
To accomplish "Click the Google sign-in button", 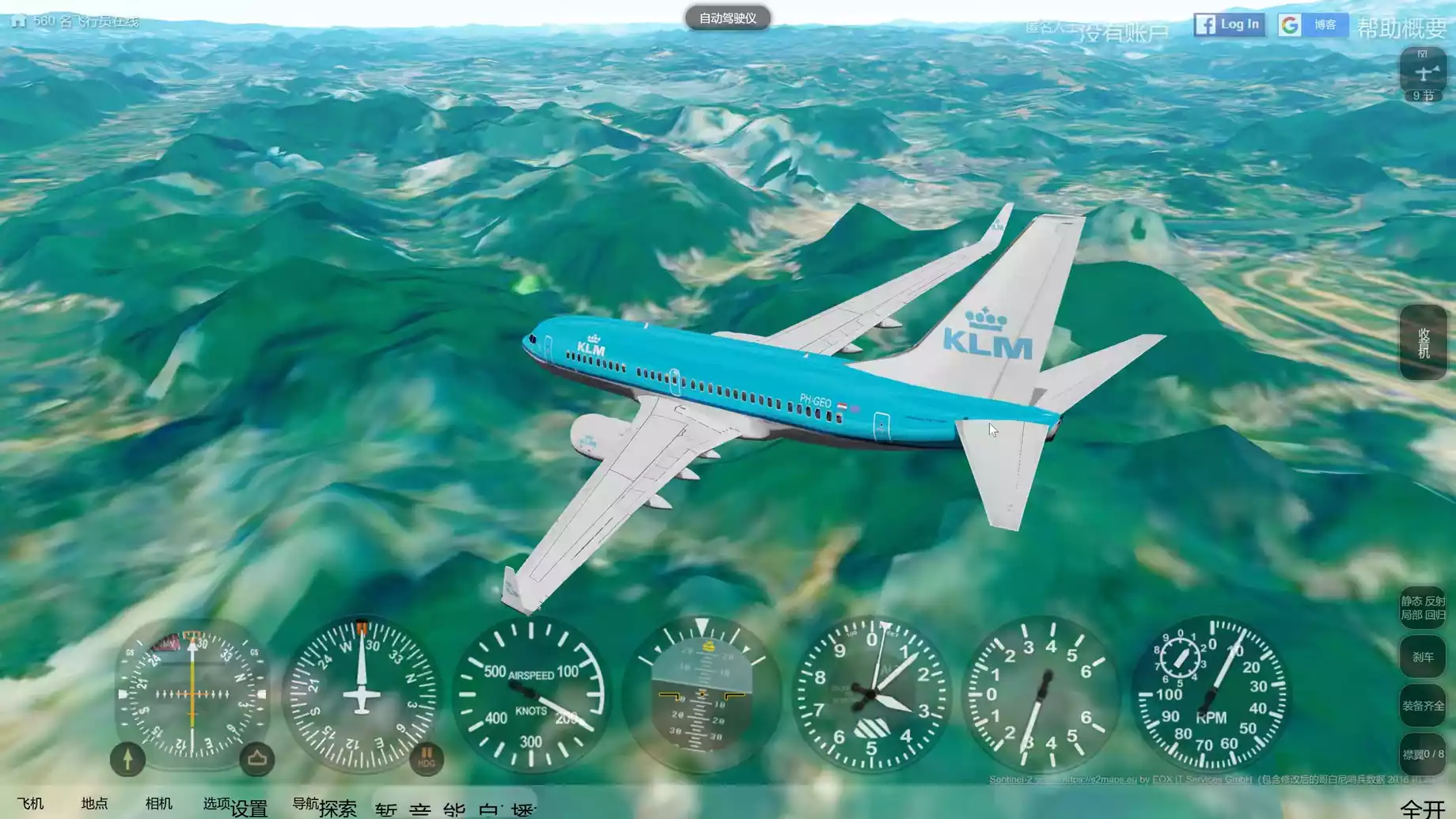I will tap(1312, 25).
